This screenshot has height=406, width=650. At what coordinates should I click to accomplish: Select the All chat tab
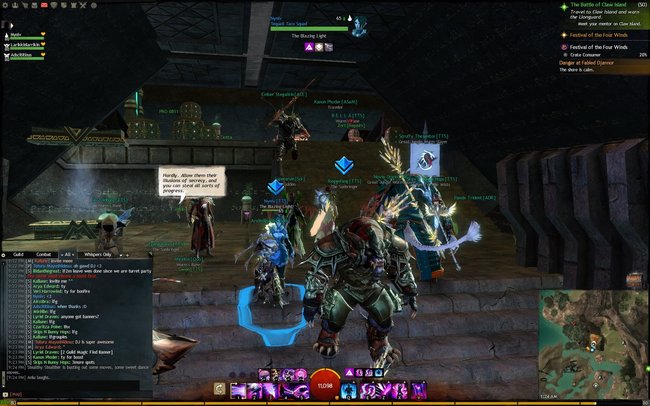(70, 254)
